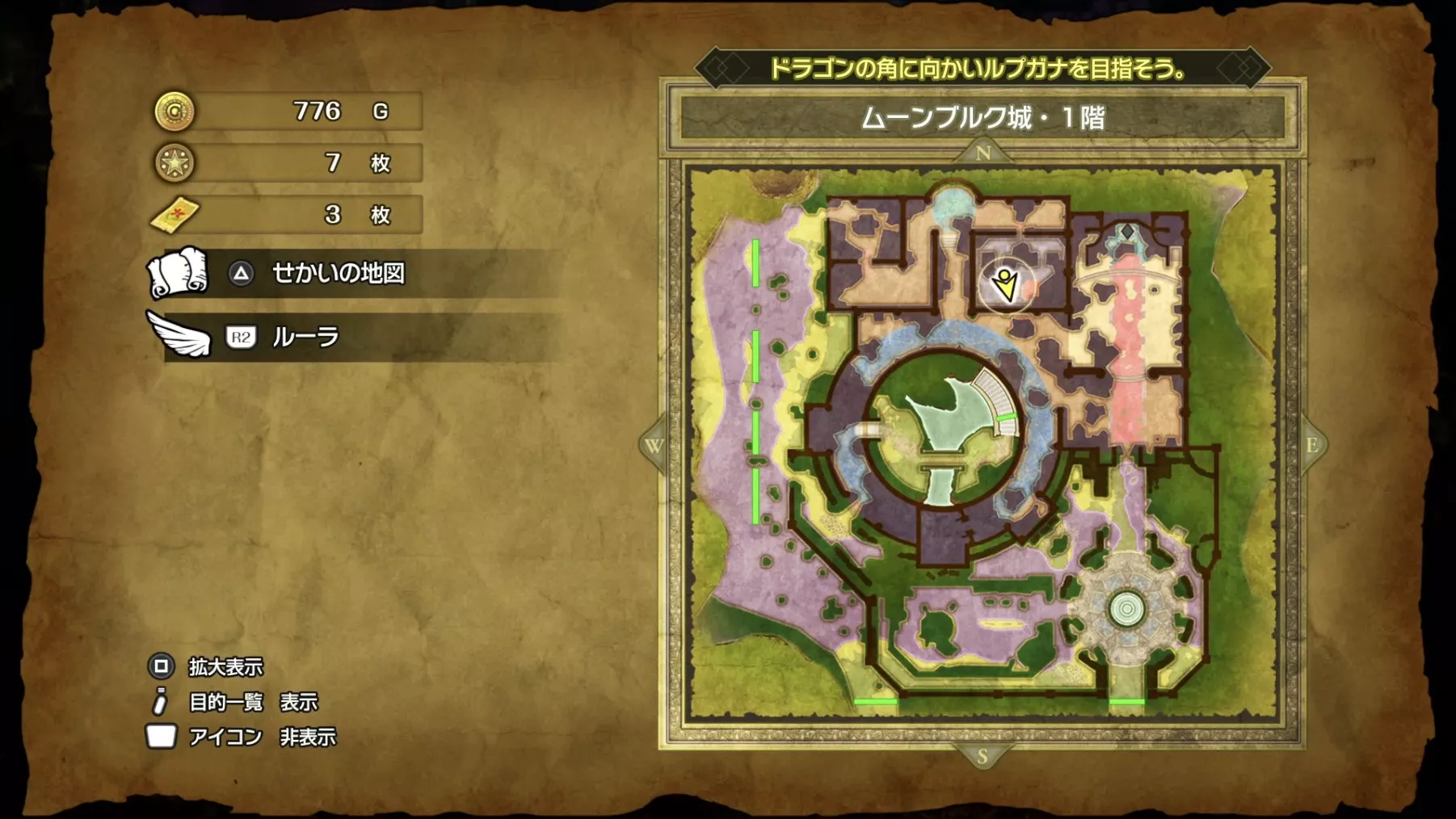This screenshot has width=1456, height=819.
Task: Open the quest banner about ルプガナ
Action: click(979, 69)
